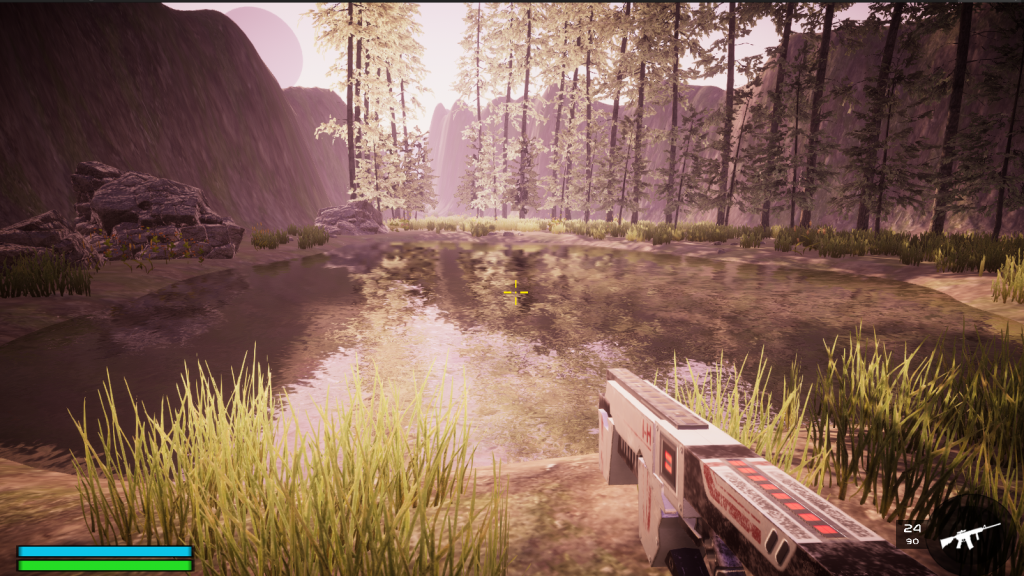Click the assault rifle weapon icon
This screenshot has width=1024, height=576.
coord(968,534)
